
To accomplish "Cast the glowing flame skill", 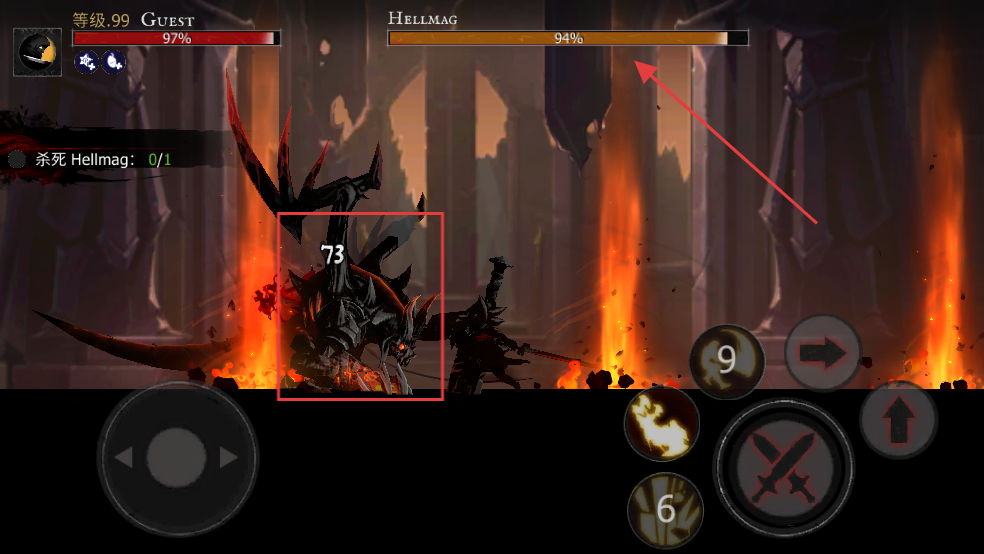I will 661,423.
